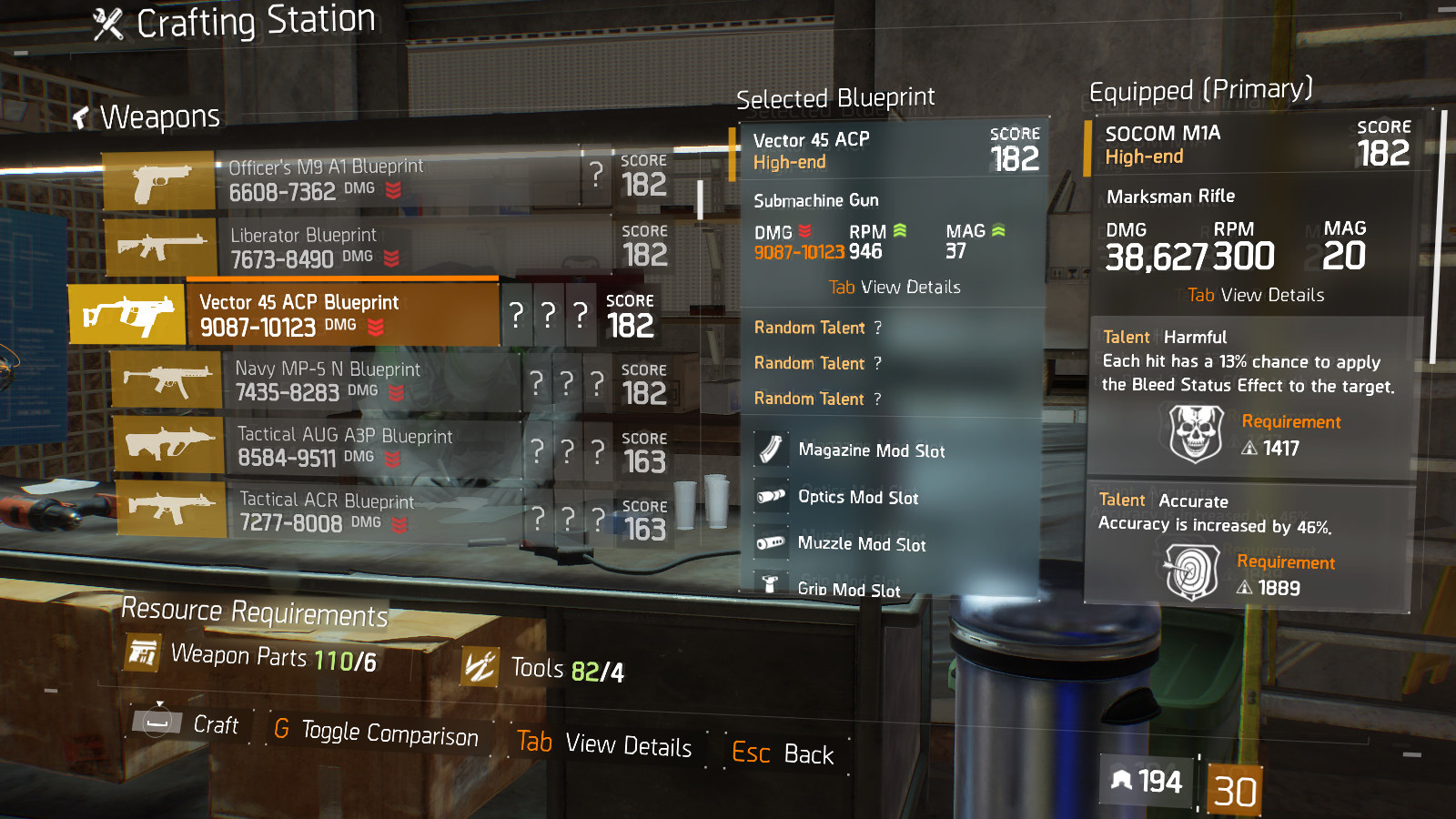Viewport: 1456px width, 819px height.
Task: Click the Liberator rifle blueprint icon
Action: click(x=159, y=245)
